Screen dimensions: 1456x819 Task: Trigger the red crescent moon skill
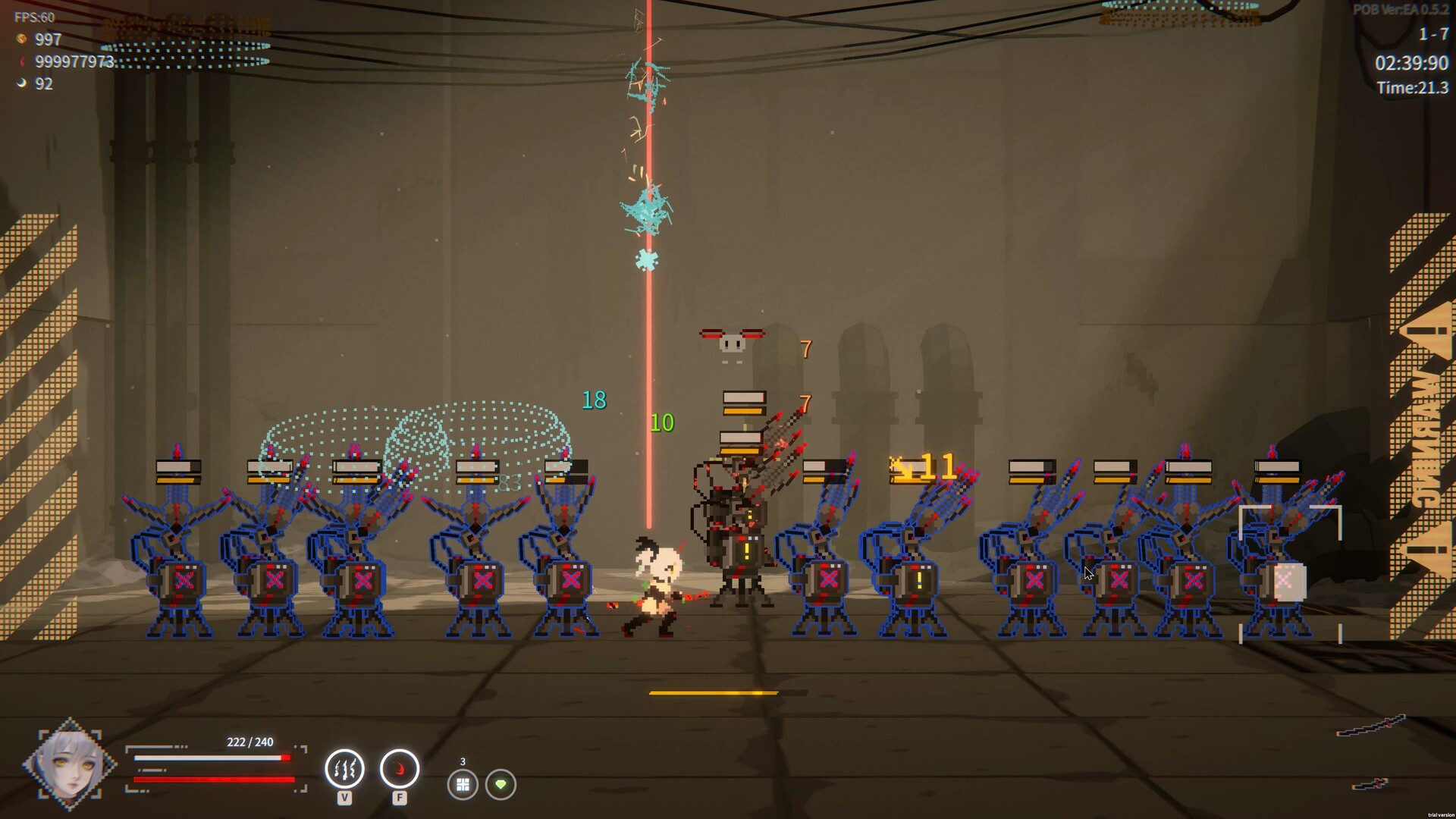pos(399,769)
